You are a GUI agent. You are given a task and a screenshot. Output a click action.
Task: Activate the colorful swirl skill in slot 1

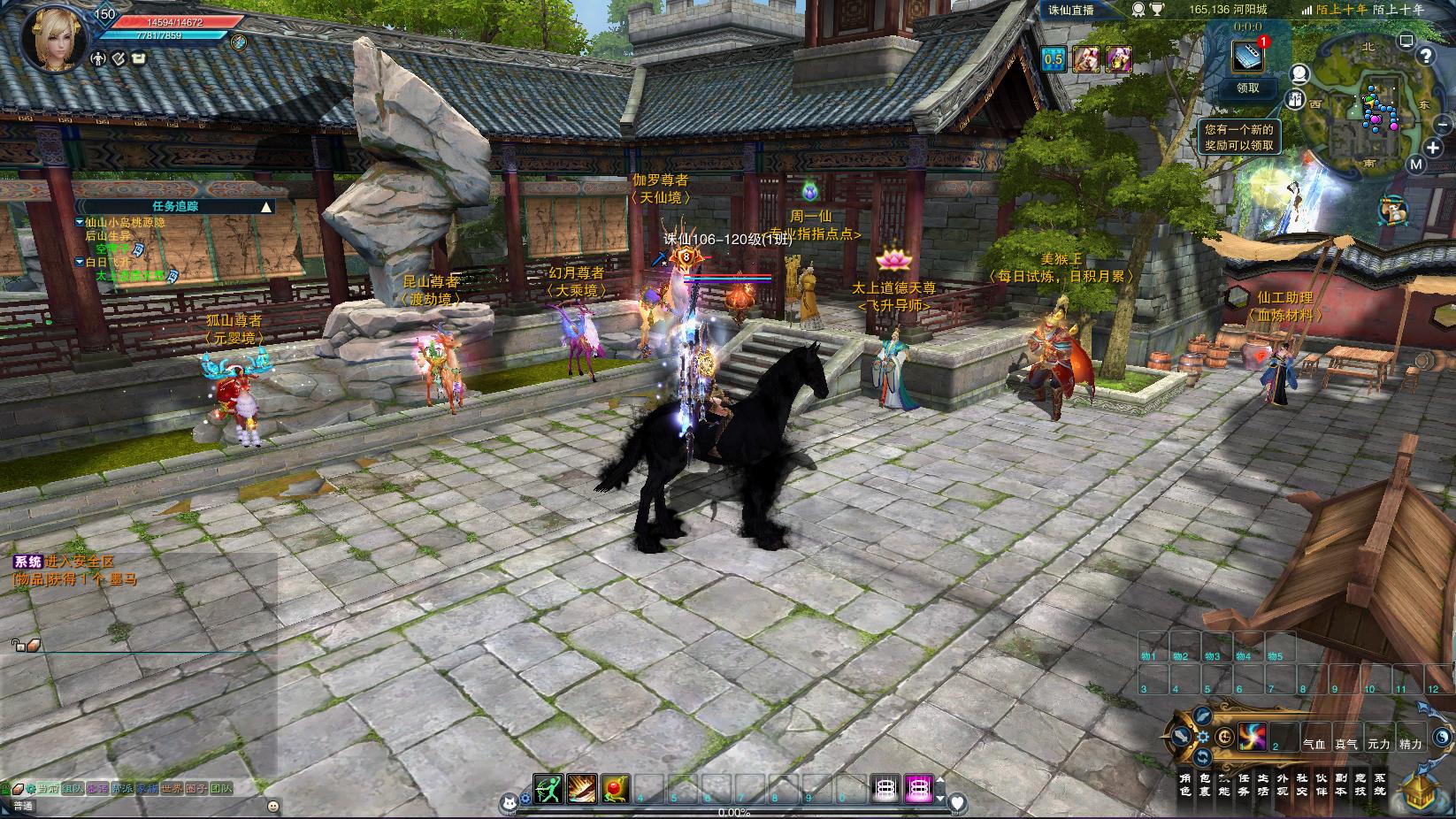coord(1252,736)
